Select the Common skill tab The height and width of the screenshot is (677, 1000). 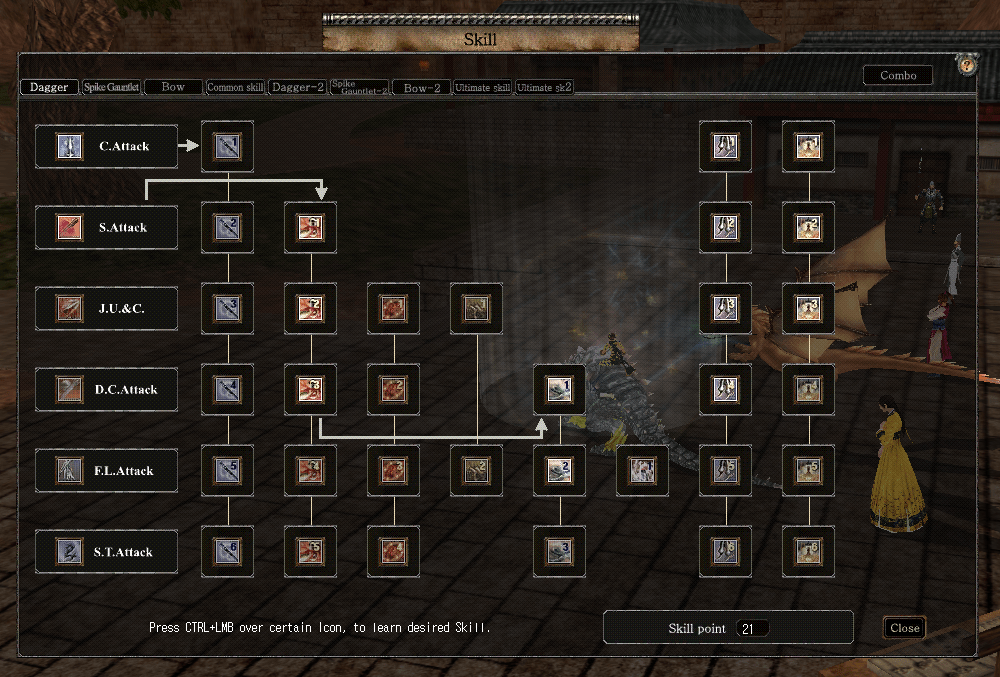tap(235, 87)
